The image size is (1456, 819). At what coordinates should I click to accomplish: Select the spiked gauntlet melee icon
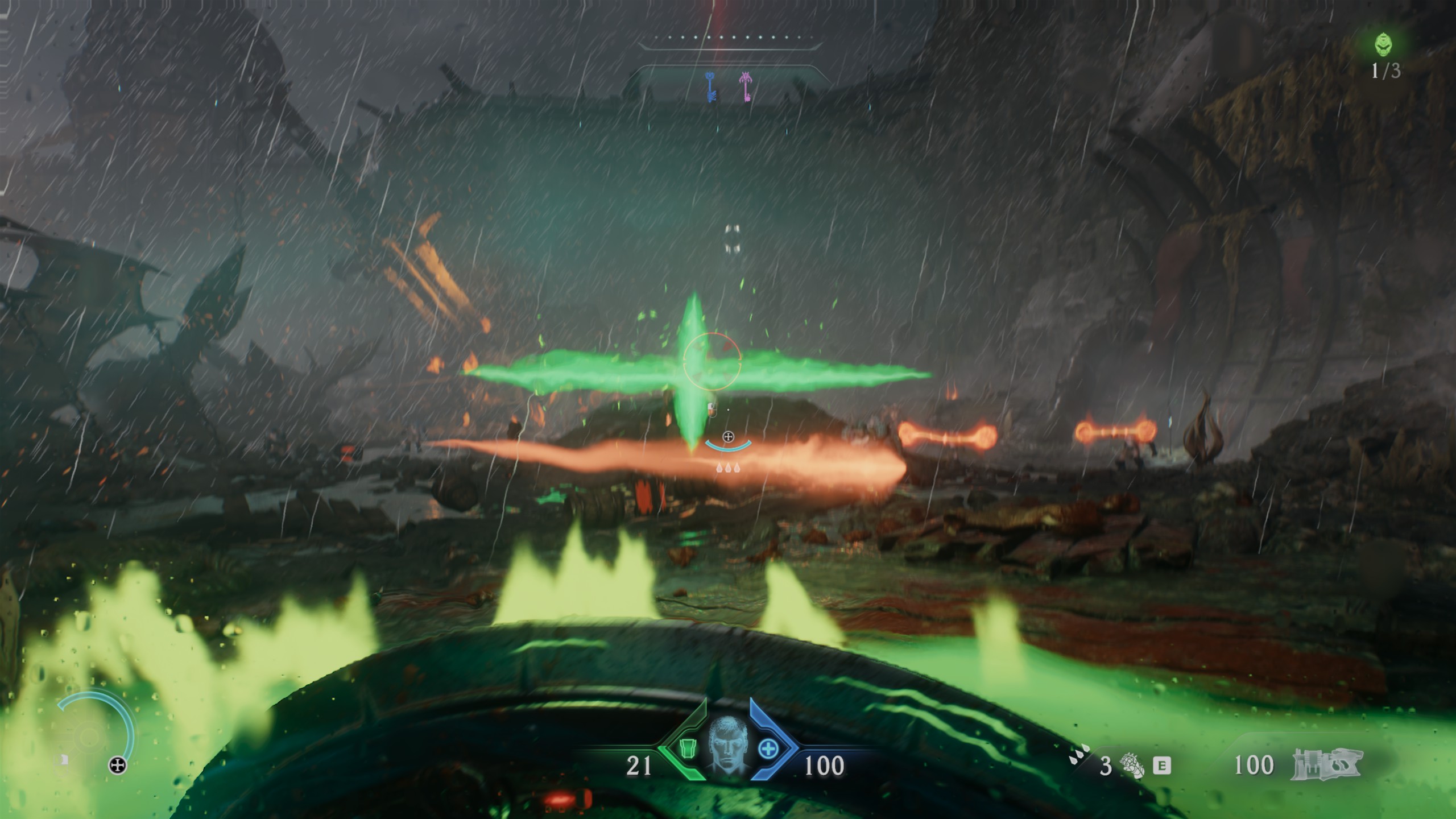click(x=1132, y=766)
